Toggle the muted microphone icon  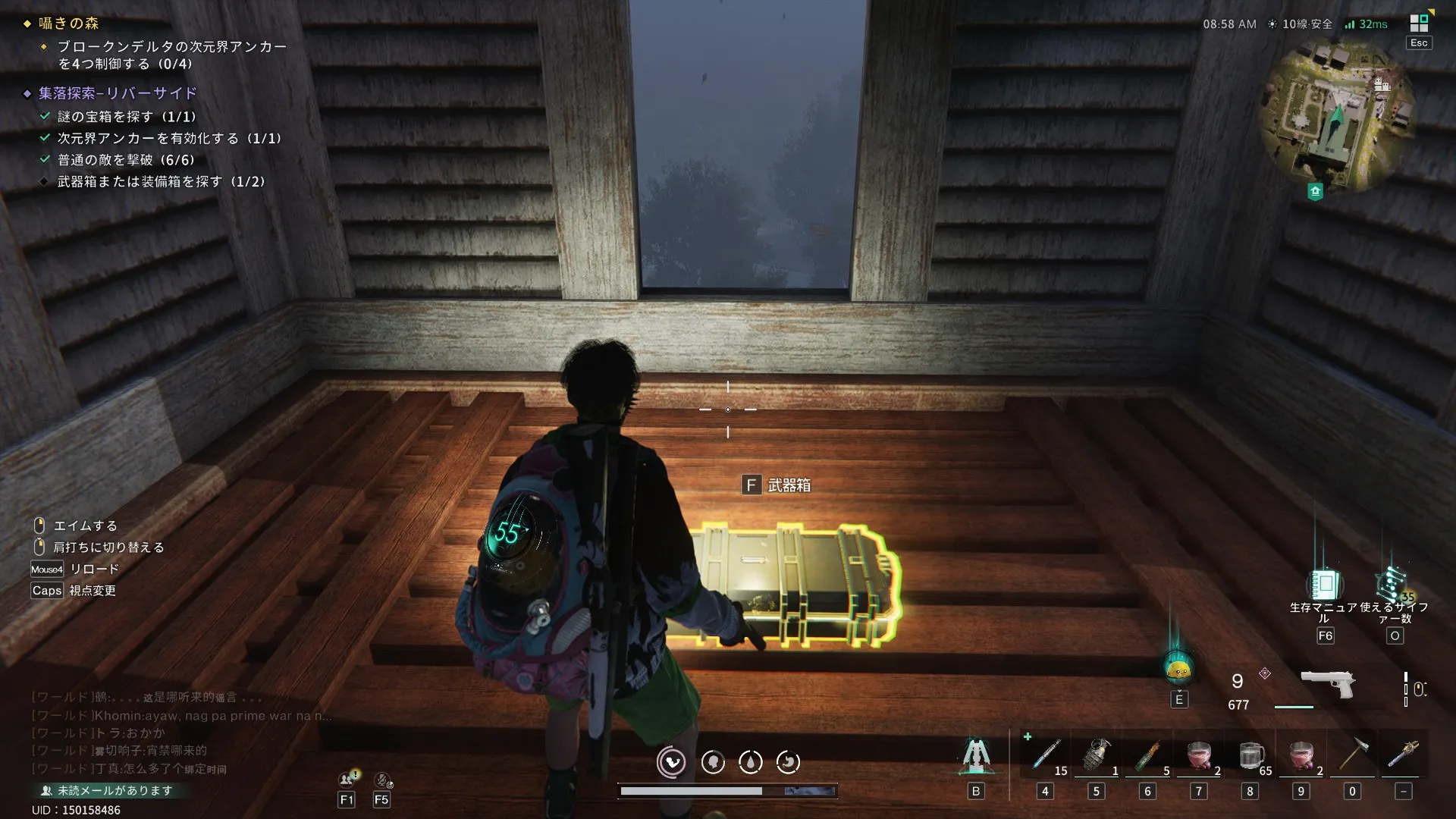(382, 780)
